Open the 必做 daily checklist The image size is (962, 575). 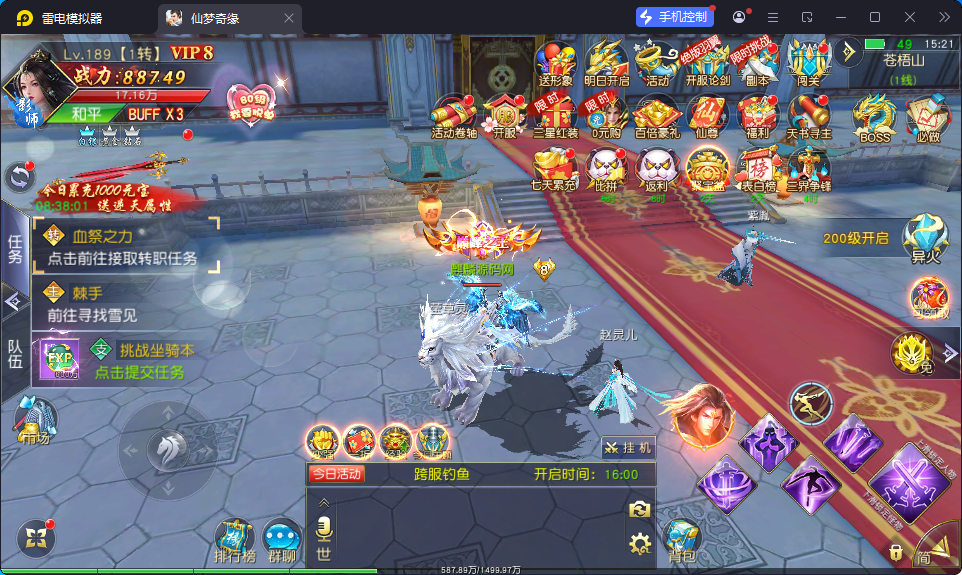point(928,118)
